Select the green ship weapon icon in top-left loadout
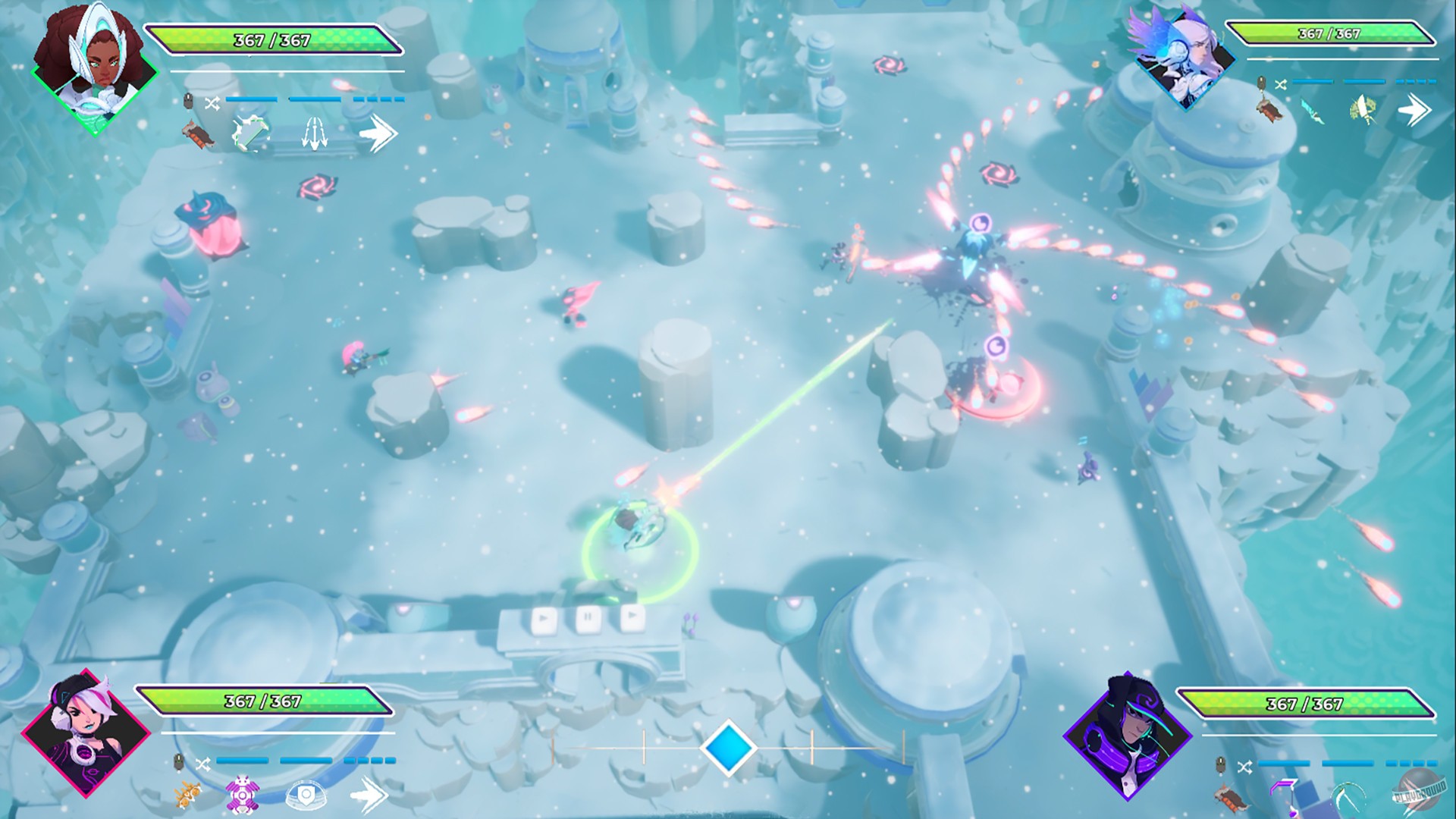1456x819 pixels. coord(251,133)
